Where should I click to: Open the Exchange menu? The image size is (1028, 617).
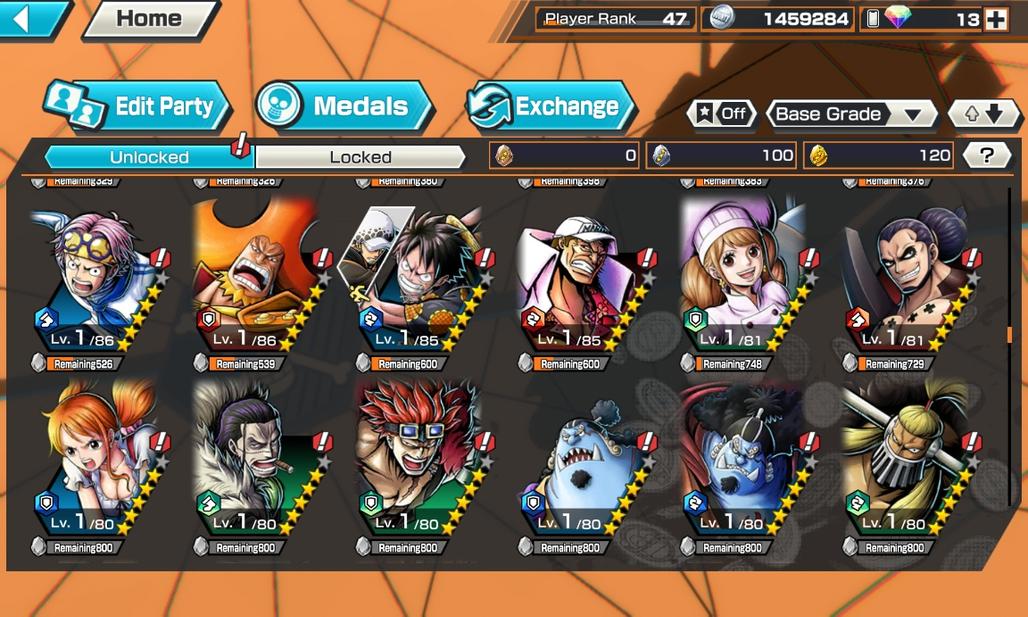pyautogui.click(x=551, y=107)
